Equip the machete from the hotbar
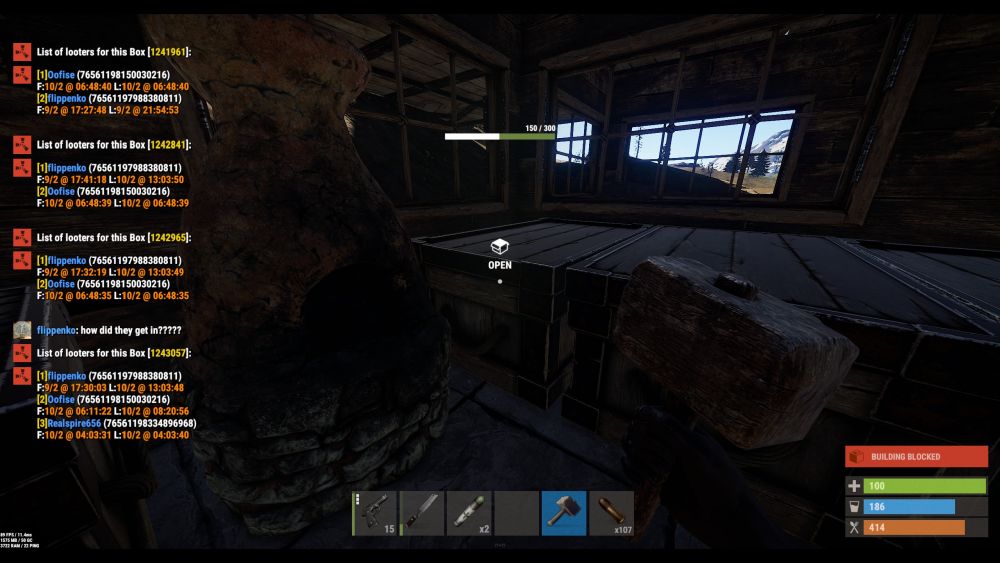Viewport: 1000px width, 563px height. 422,513
